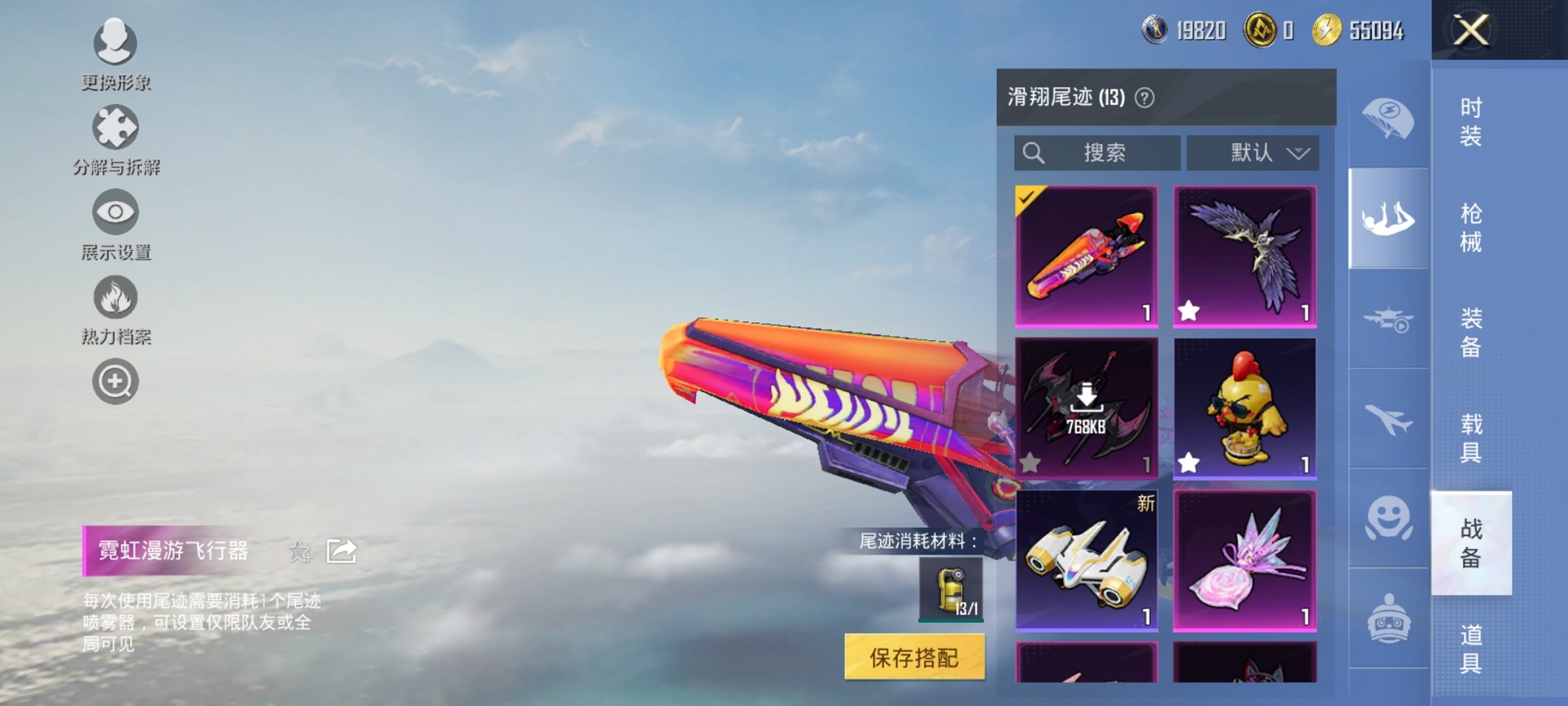
Task: Switch to the 时装 tab
Action: [x=1470, y=123]
